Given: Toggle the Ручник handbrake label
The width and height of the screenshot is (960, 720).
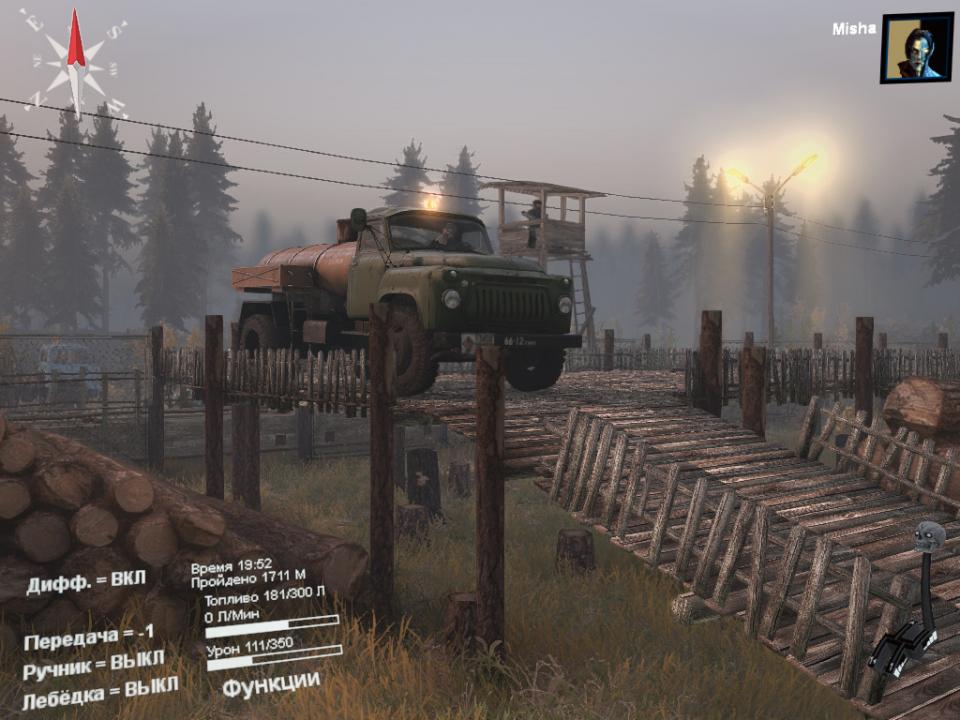Looking at the screenshot, I should pos(94,664).
